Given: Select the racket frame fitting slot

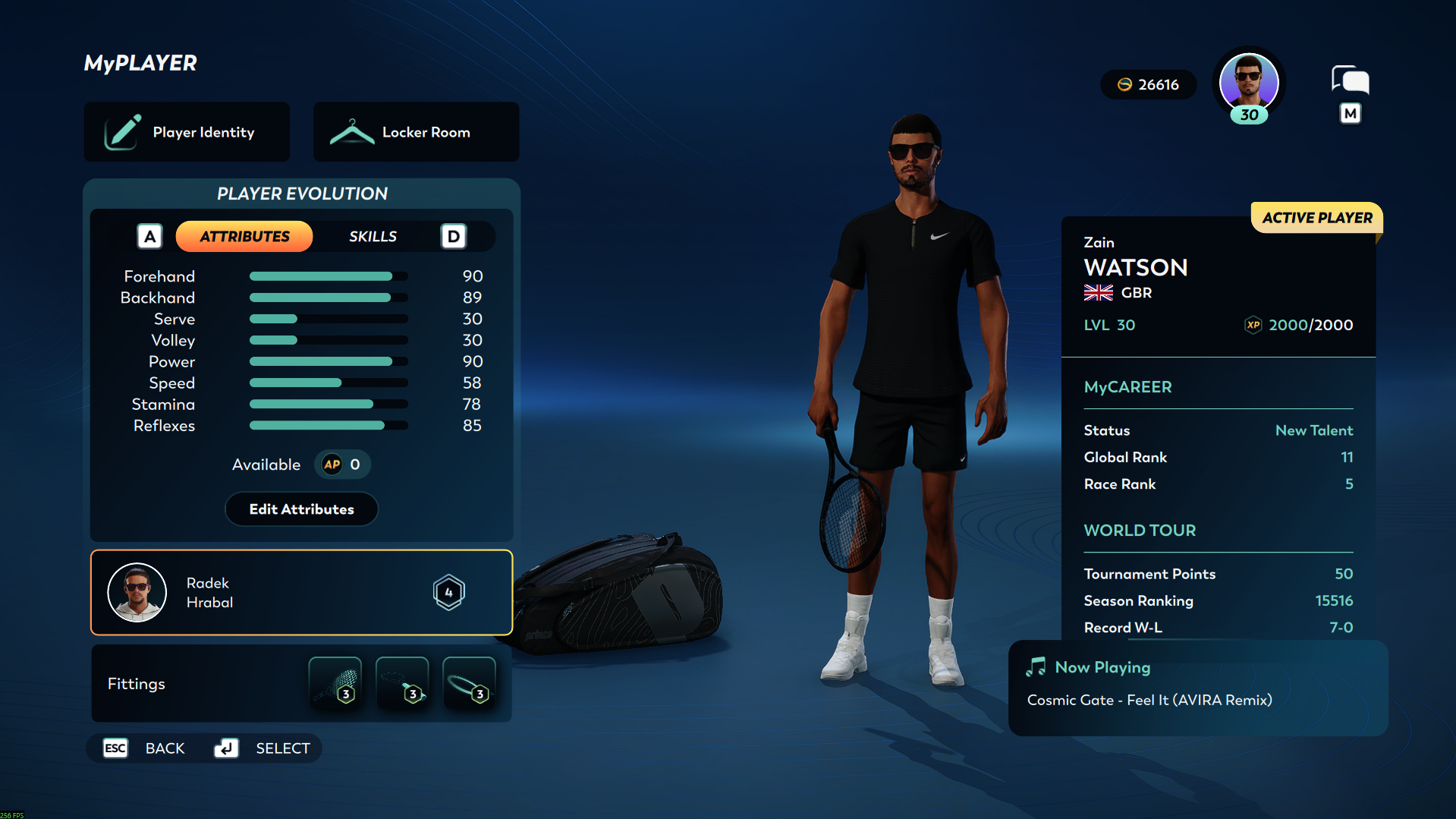Looking at the screenshot, I should coord(469,683).
